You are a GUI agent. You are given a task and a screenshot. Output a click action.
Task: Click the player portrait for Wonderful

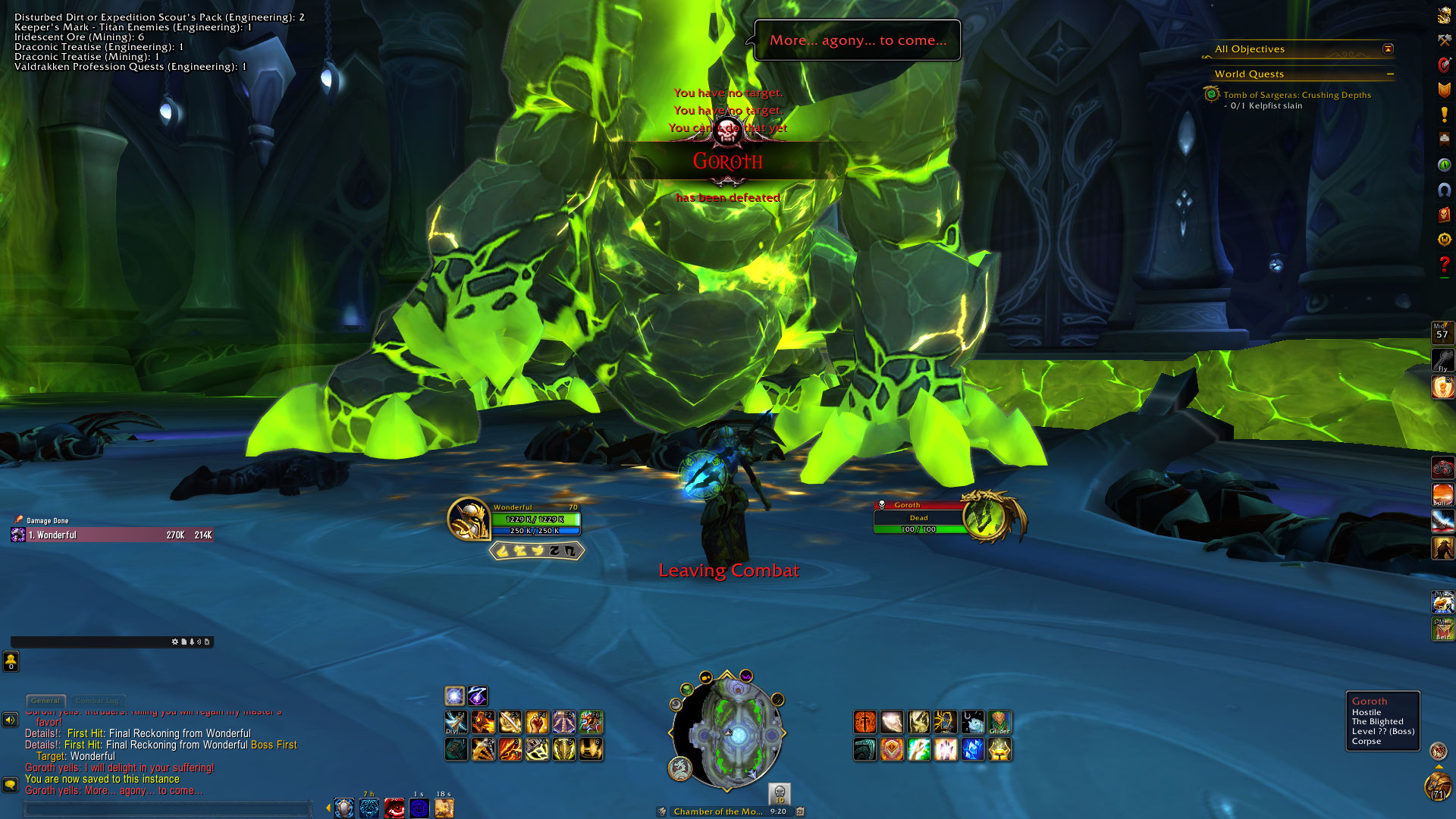coord(468,519)
